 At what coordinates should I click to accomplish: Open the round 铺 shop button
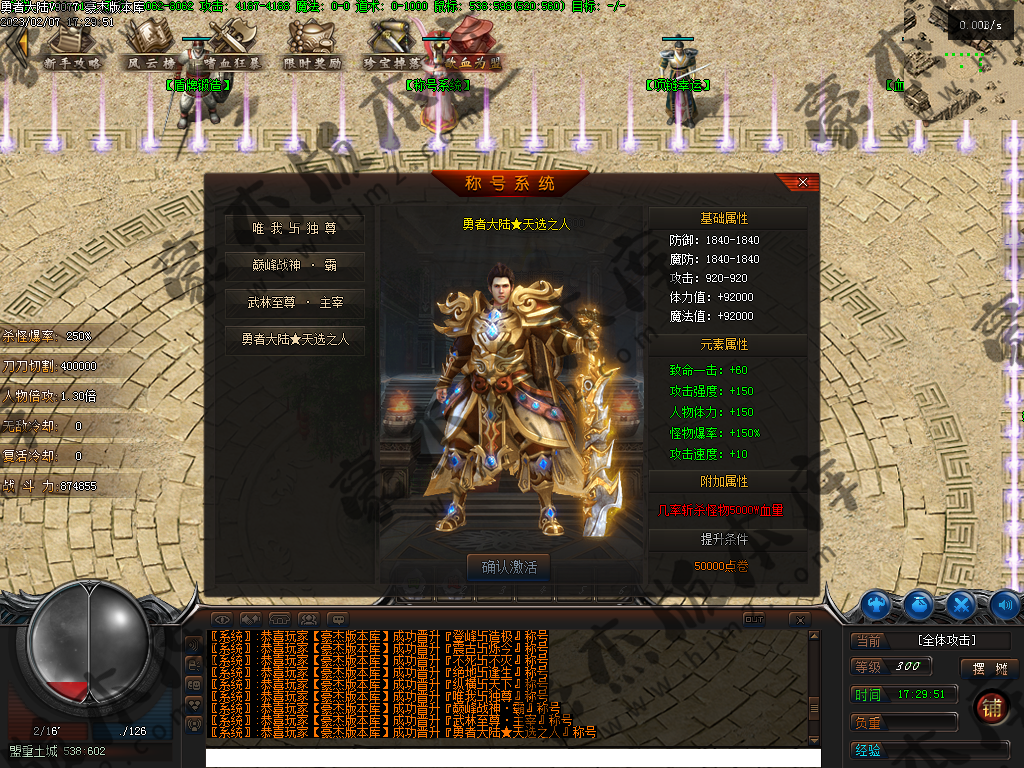pyautogui.click(x=990, y=707)
